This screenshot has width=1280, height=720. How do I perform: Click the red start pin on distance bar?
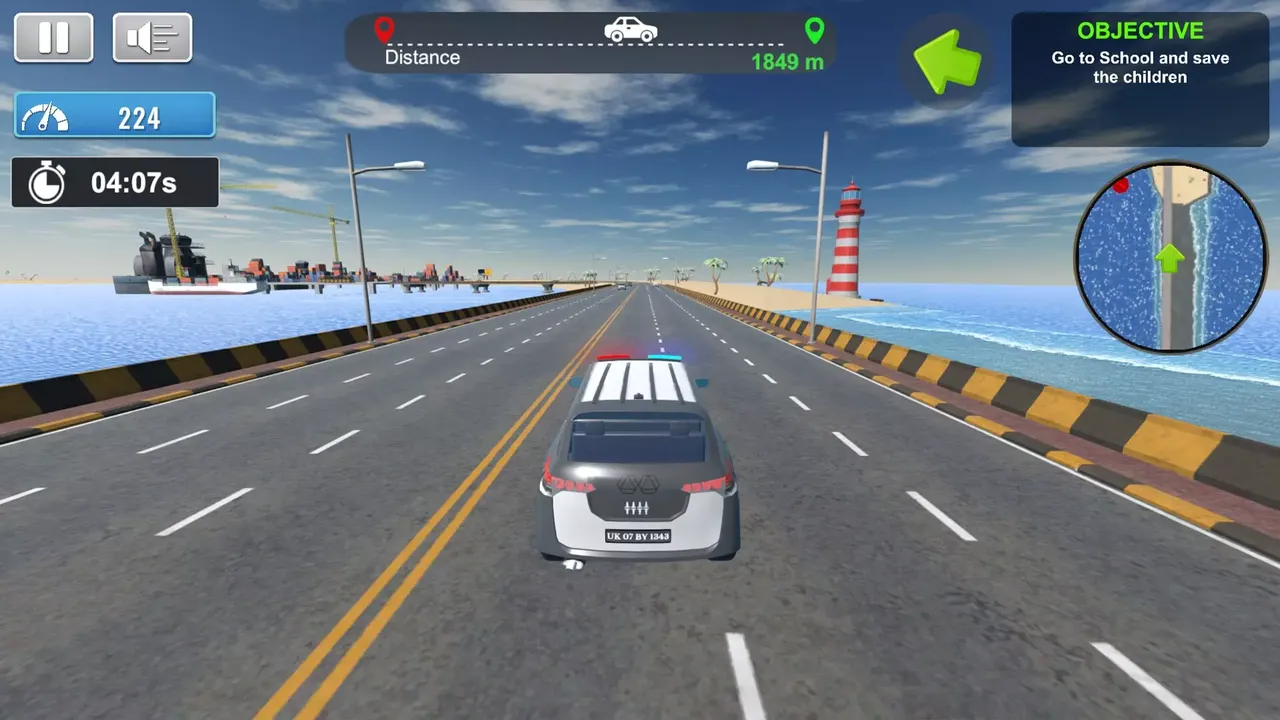click(x=385, y=29)
